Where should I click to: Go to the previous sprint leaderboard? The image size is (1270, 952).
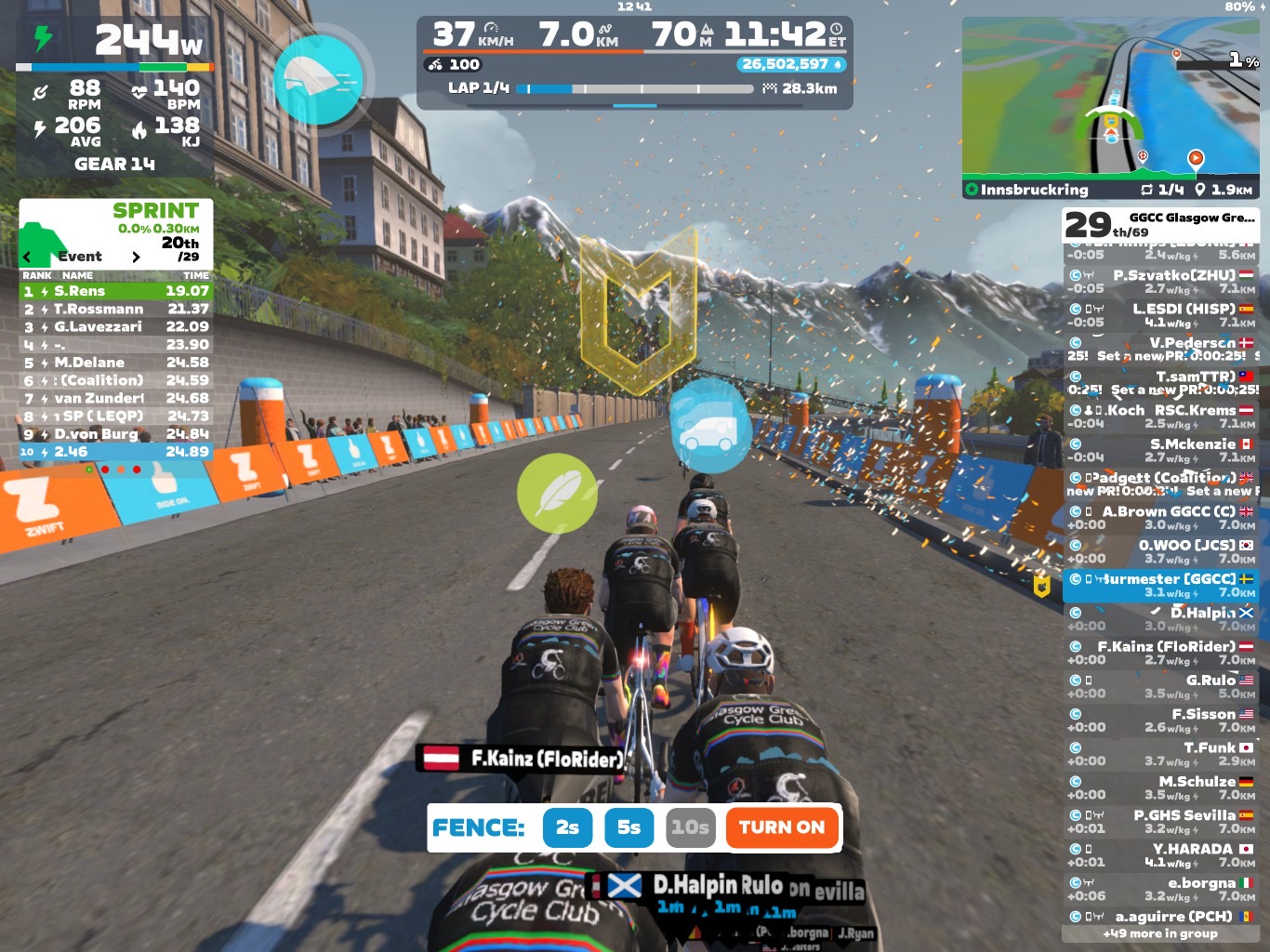tap(27, 257)
